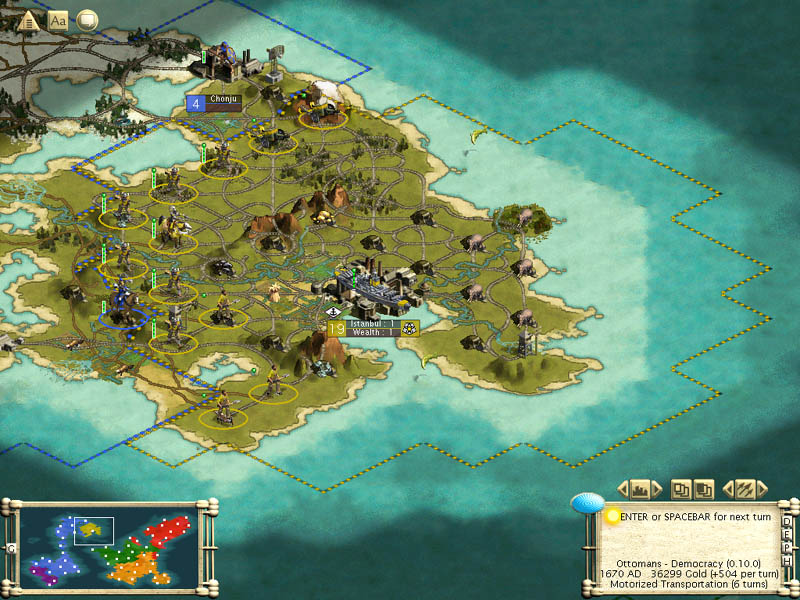Open the Civilopedia 'Aa' button
Image resolution: width=800 pixels, height=600 pixels.
[58, 19]
